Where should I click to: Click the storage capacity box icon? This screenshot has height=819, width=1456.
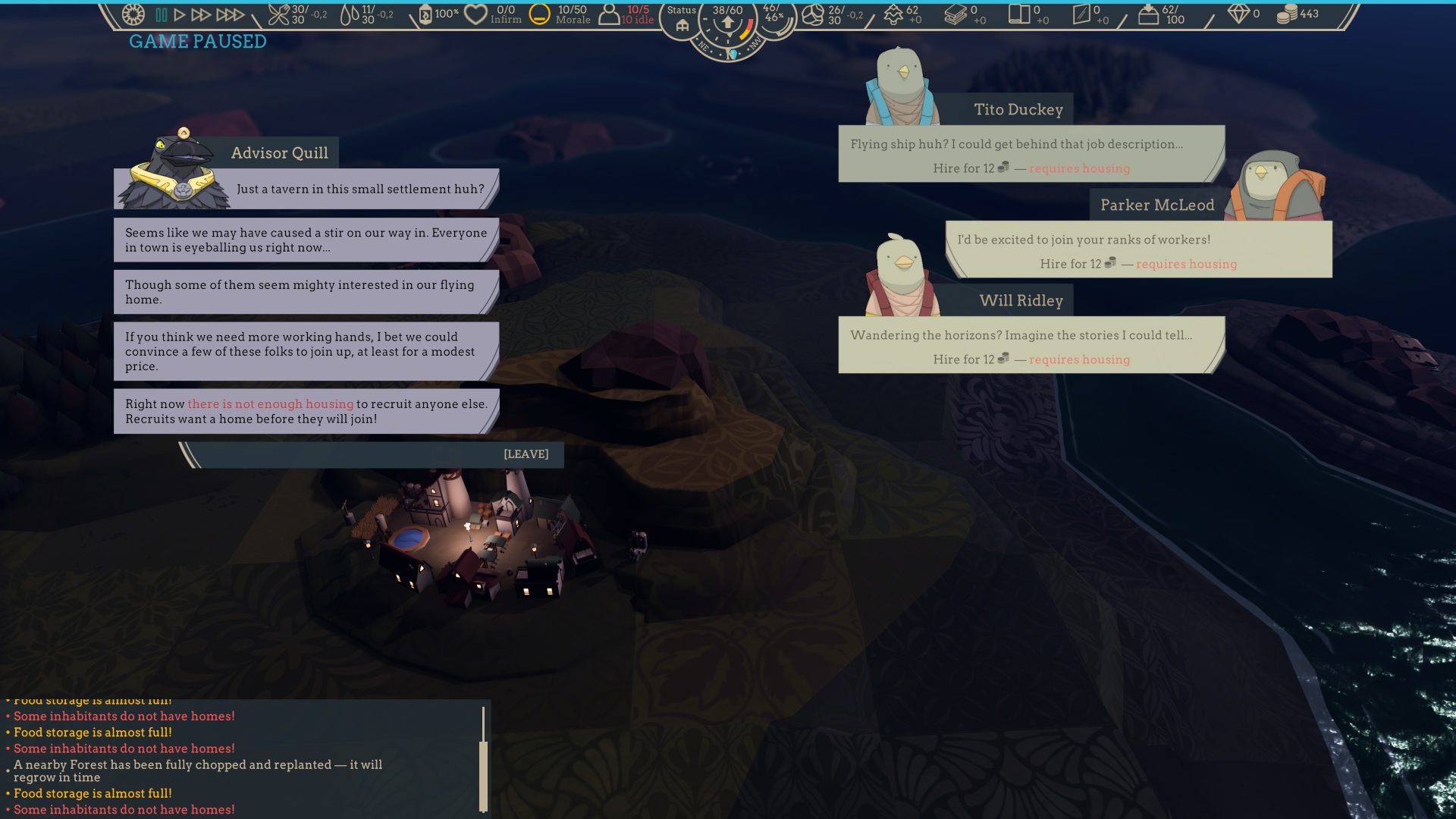[x=1148, y=14]
